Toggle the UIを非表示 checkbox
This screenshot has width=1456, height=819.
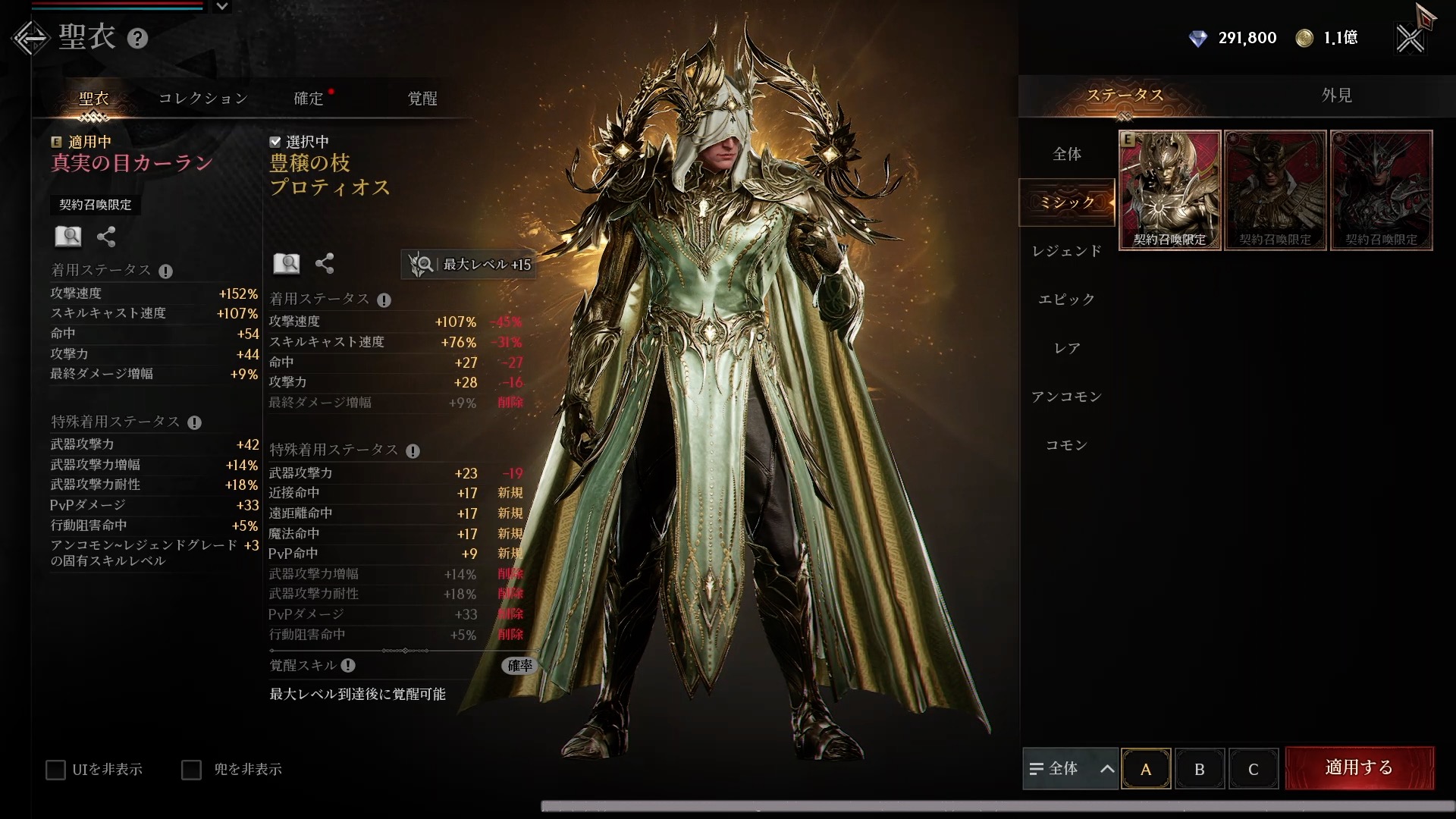tap(56, 770)
